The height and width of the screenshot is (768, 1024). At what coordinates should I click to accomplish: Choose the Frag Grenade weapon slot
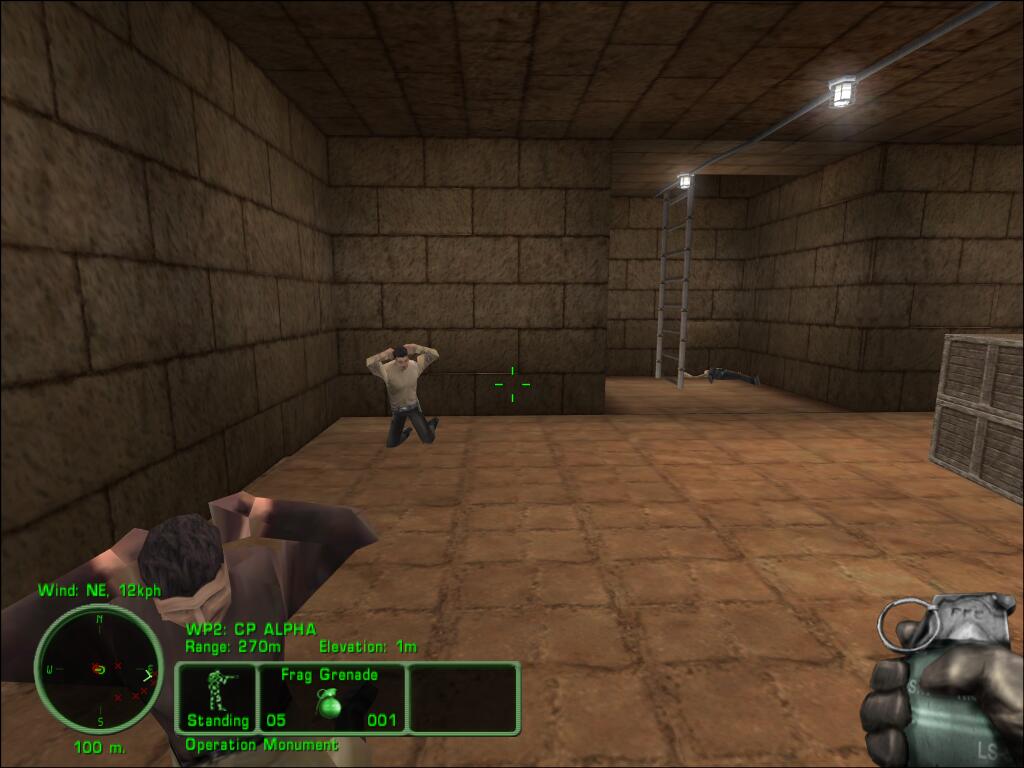click(330, 697)
